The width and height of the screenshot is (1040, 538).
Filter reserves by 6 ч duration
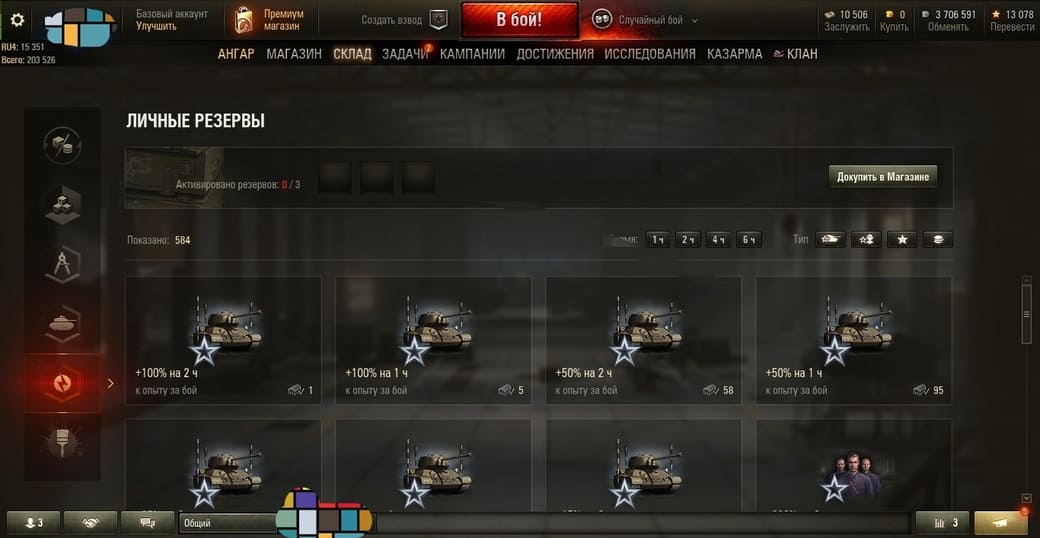[748, 240]
